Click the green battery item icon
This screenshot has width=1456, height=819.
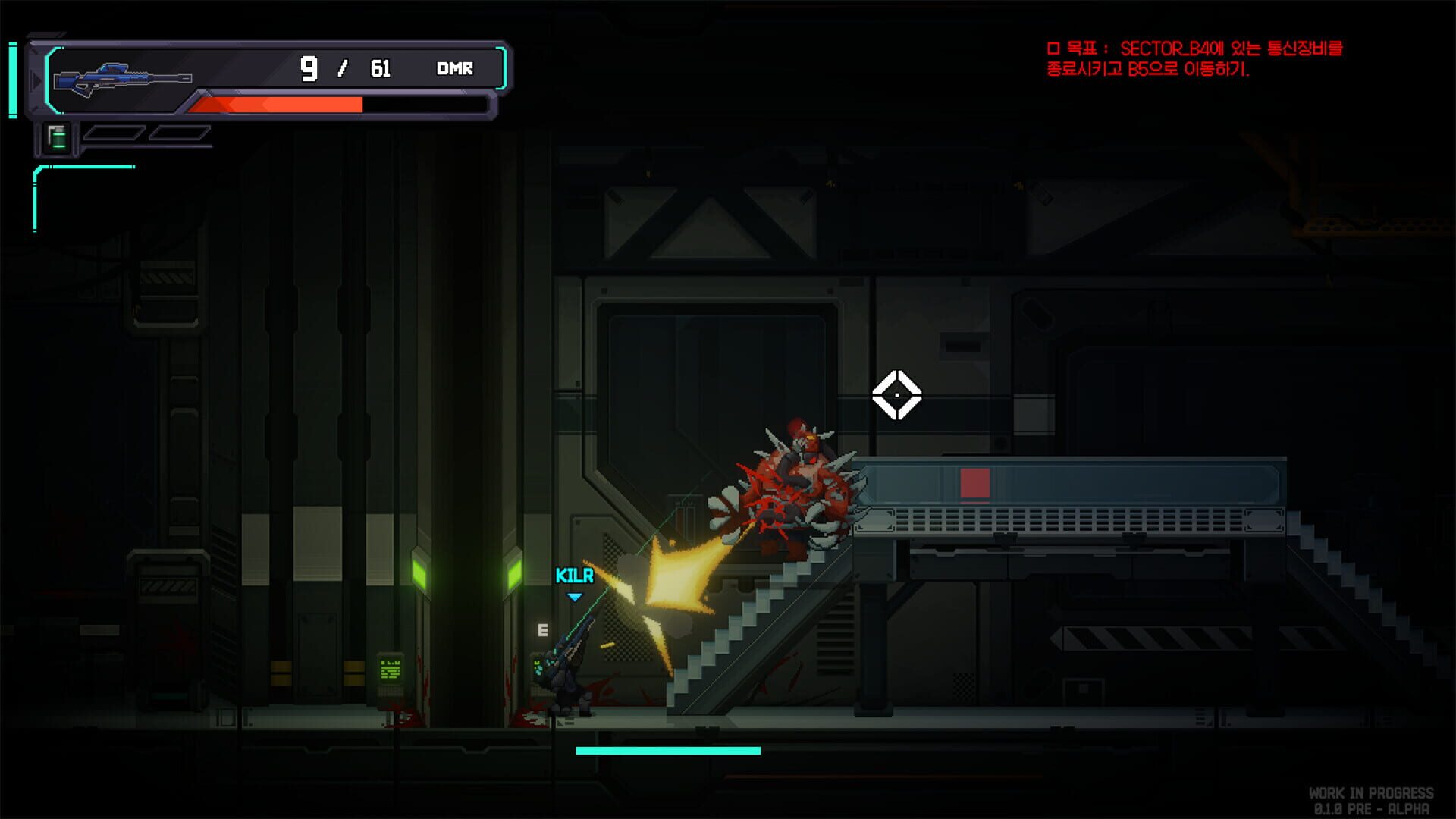[58, 140]
